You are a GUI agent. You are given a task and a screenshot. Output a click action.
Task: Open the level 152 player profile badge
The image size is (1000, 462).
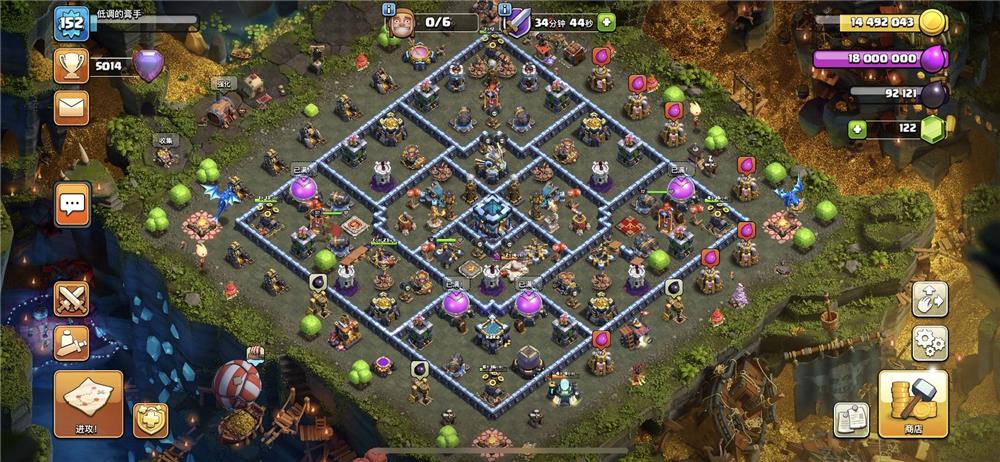pos(72,23)
